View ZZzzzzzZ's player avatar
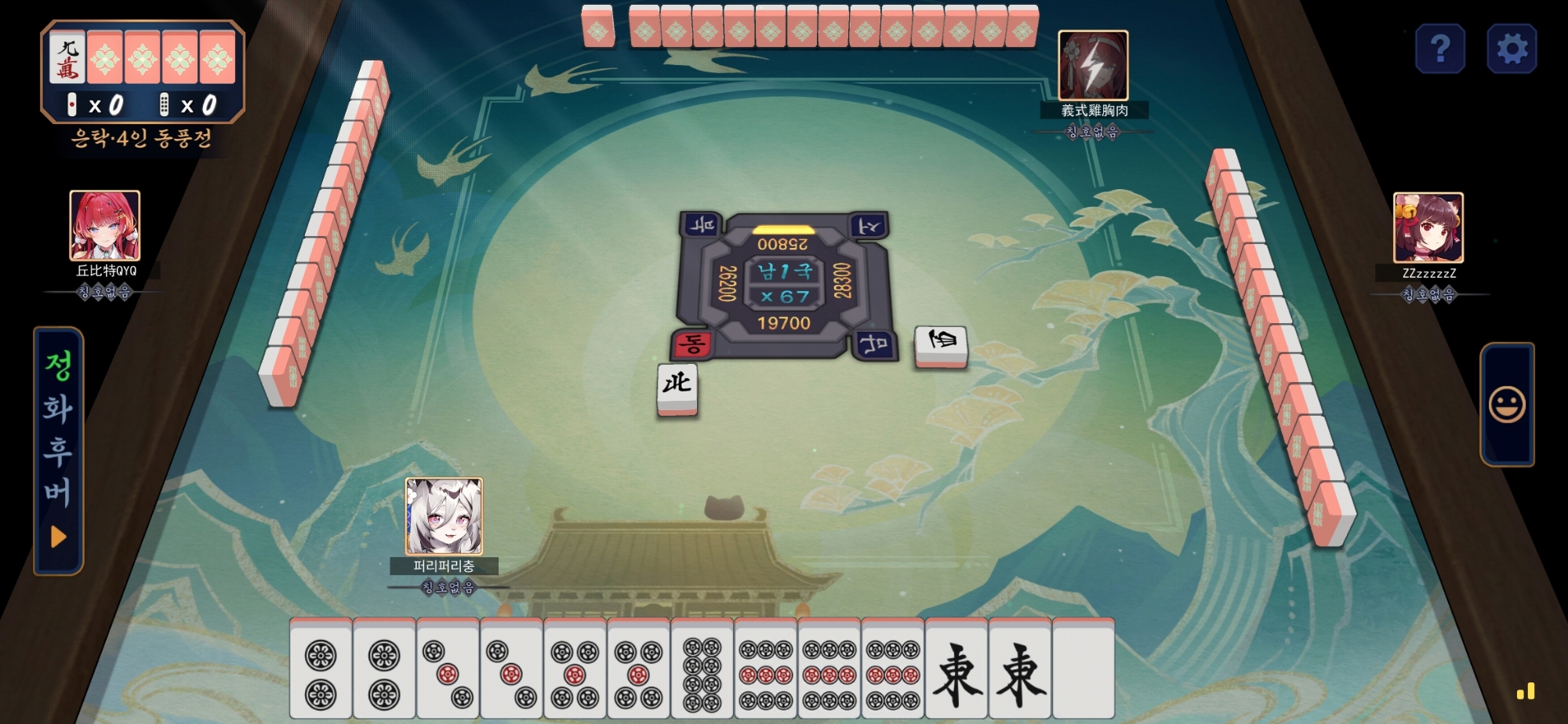Image resolution: width=1568 pixels, height=724 pixels. coord(1428,227)
